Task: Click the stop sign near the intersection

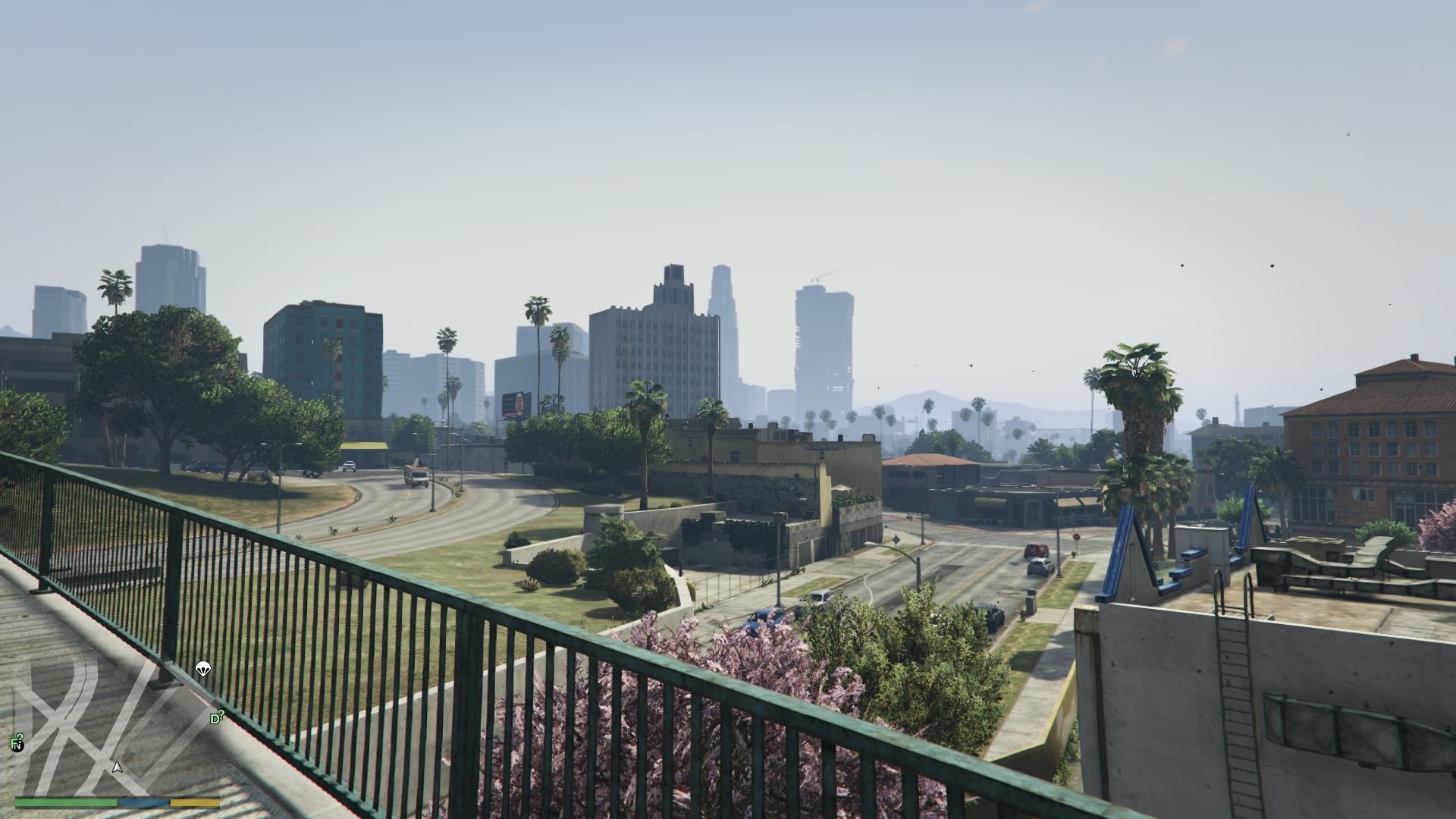Action: click(1075, 537)
